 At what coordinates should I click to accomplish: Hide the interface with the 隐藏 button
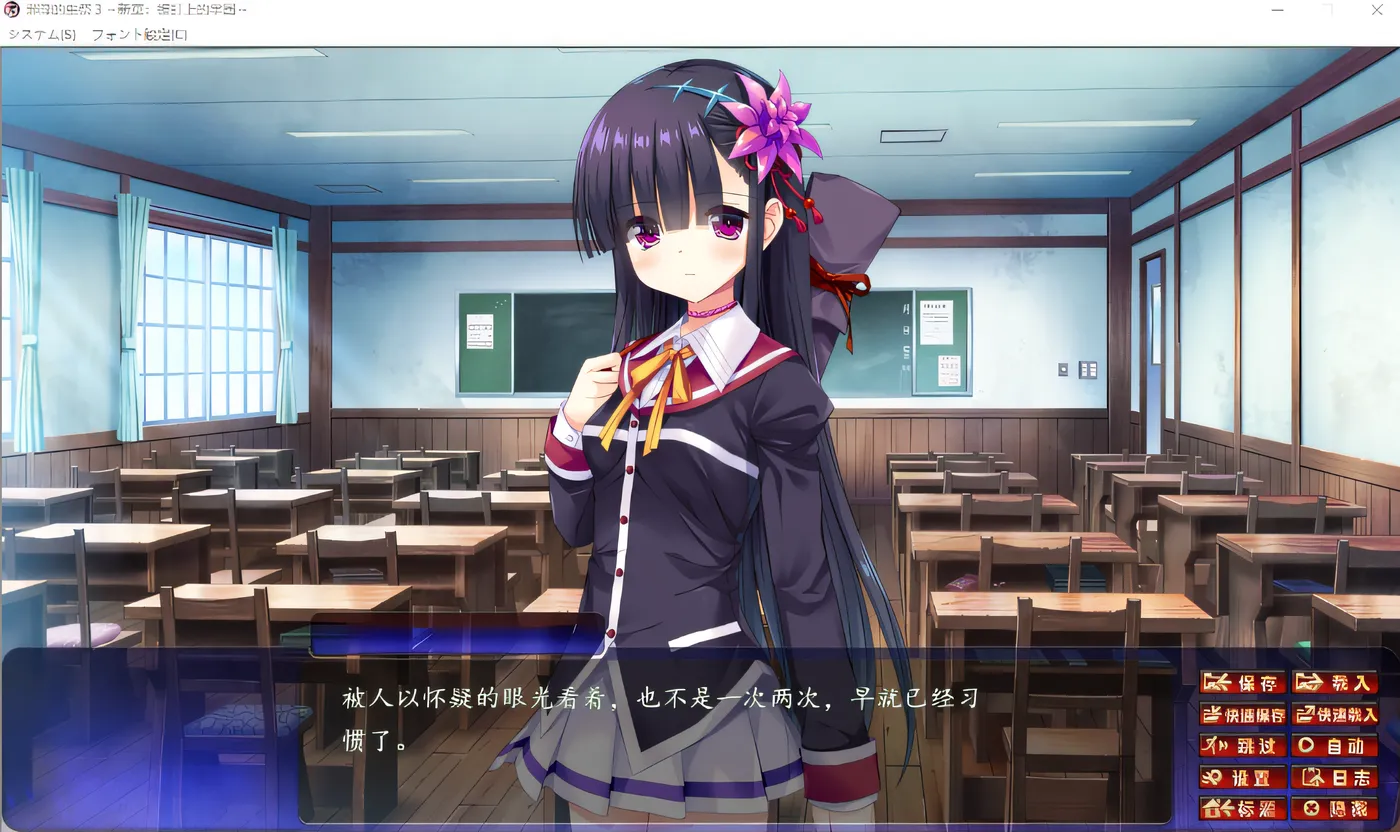coord(1336,808)
